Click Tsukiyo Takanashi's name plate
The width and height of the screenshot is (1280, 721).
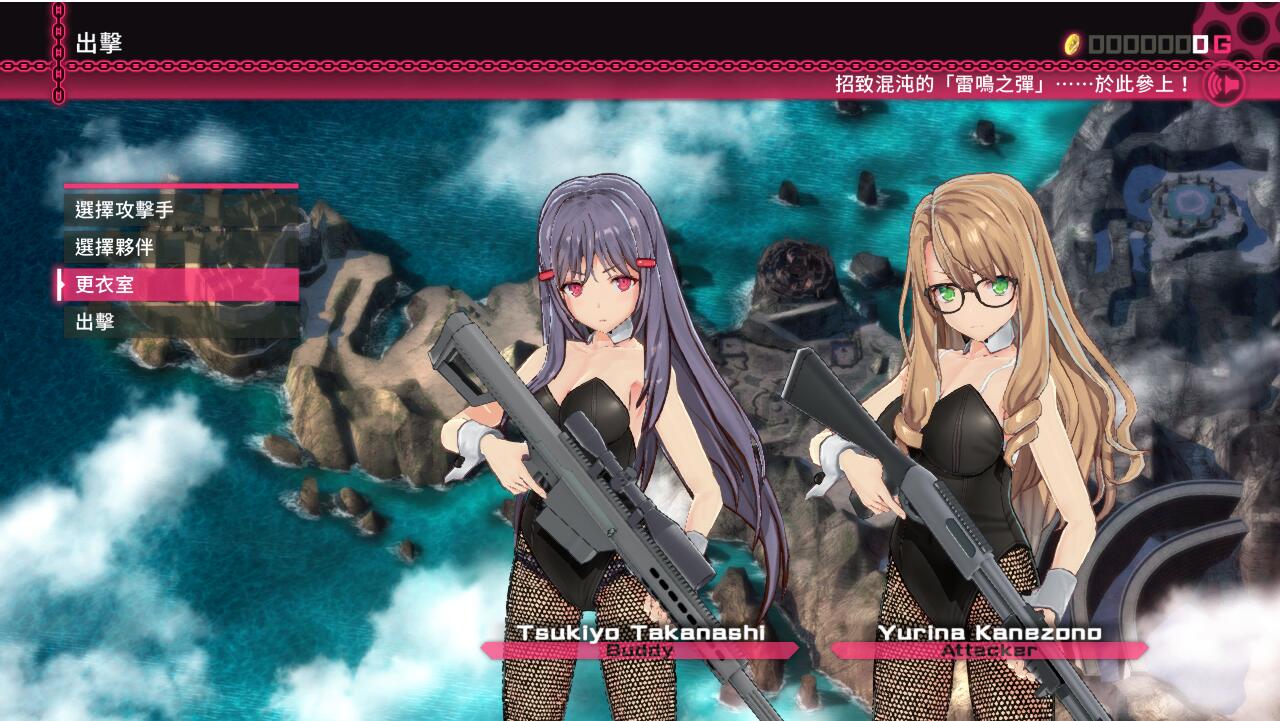637,632
